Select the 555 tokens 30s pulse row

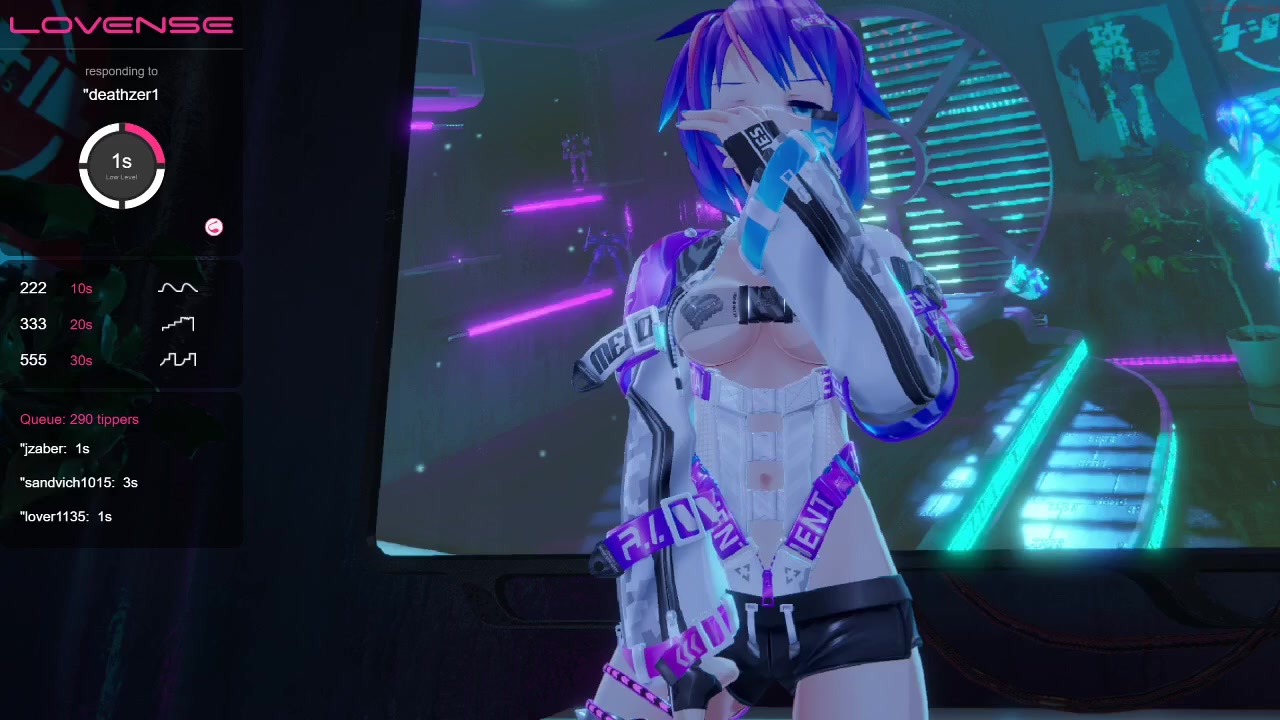pyautogui.click(x=108, y=360)
